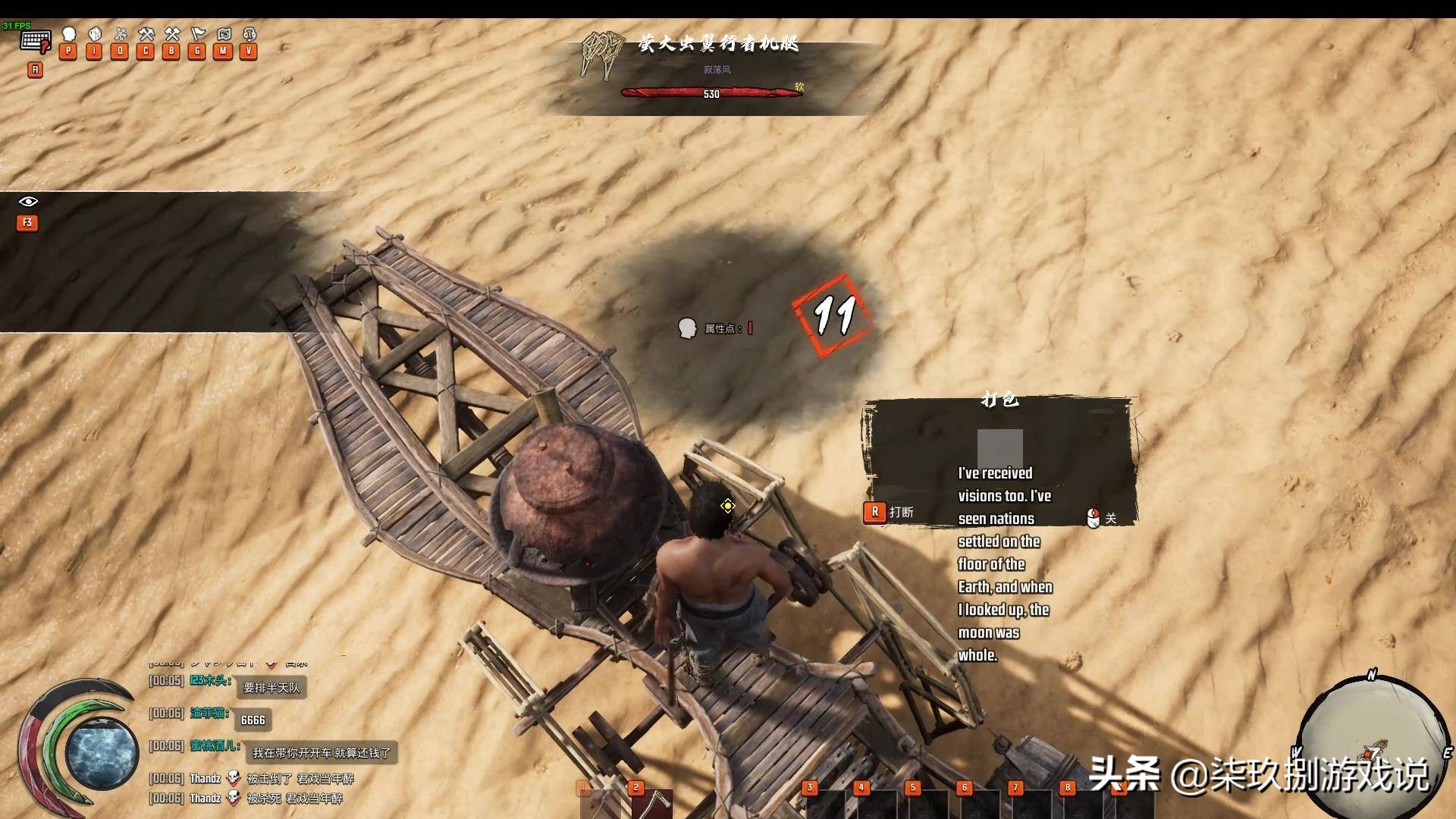Click the 打断 interrupt button
1456x819 pixels.
tap(890, 513)
